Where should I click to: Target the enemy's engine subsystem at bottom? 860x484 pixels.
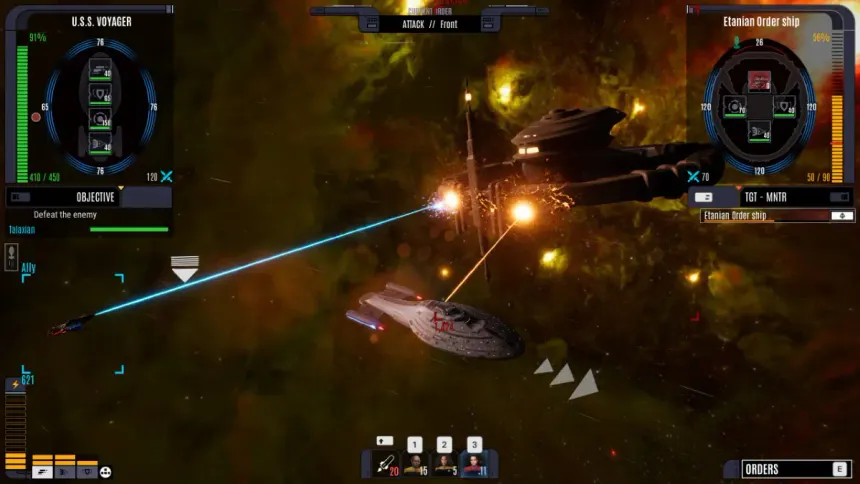(x=760, y=130)
